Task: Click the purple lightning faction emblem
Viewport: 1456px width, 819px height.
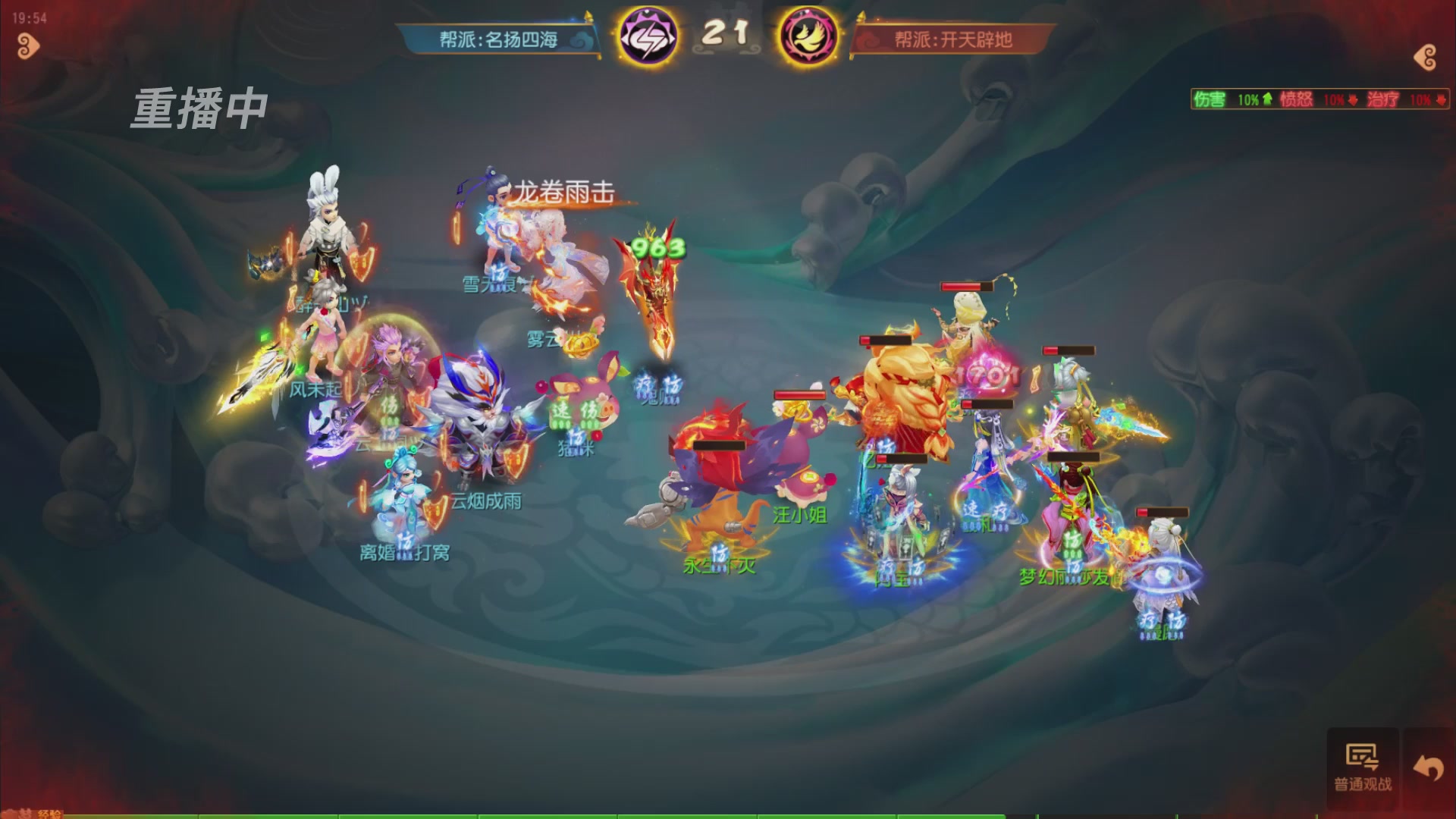Action: [x=648, y=34]
